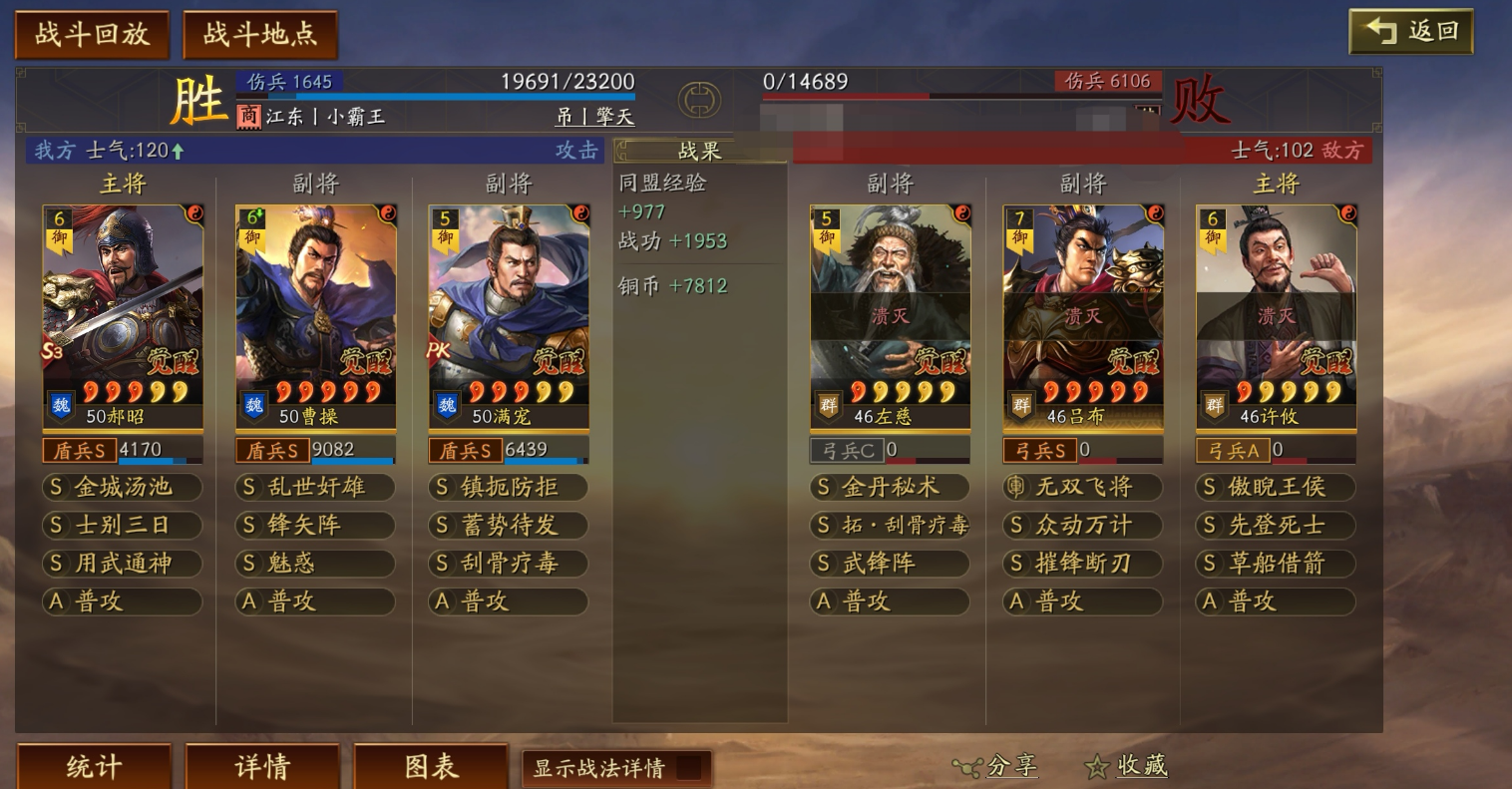This screenshot has width=1512, height=789.
Task: Toggle the yin-yang icon on 许攸's card
Action: coord(1349,210)
